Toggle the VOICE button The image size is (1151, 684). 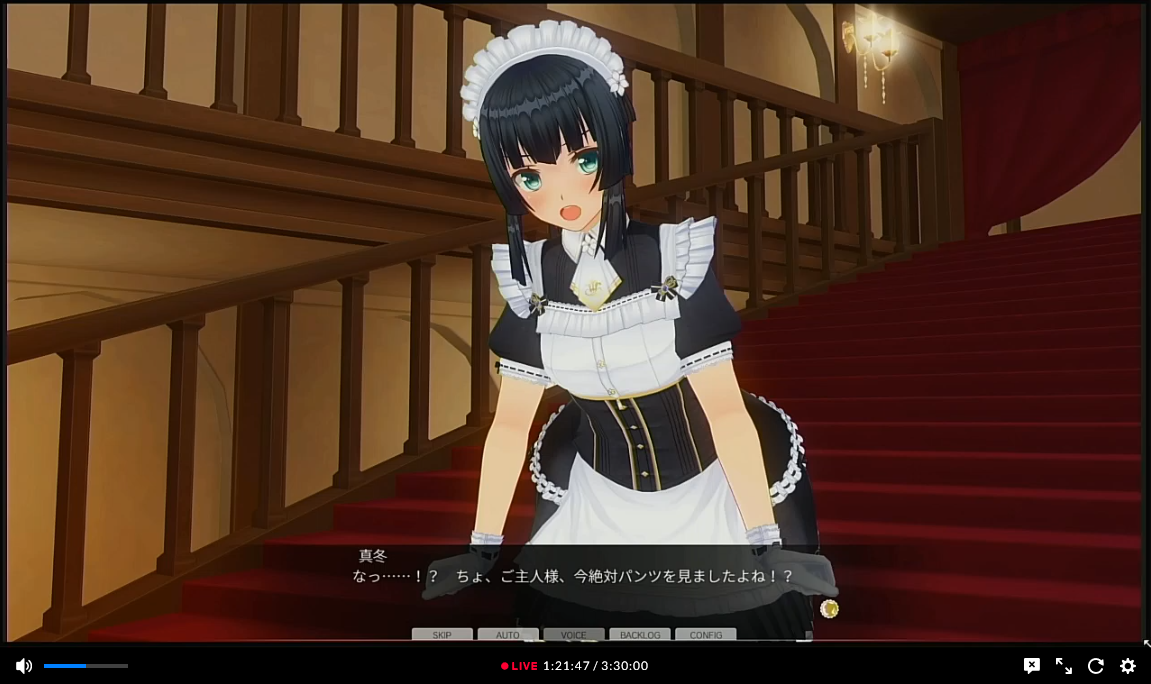coord(574,635)
